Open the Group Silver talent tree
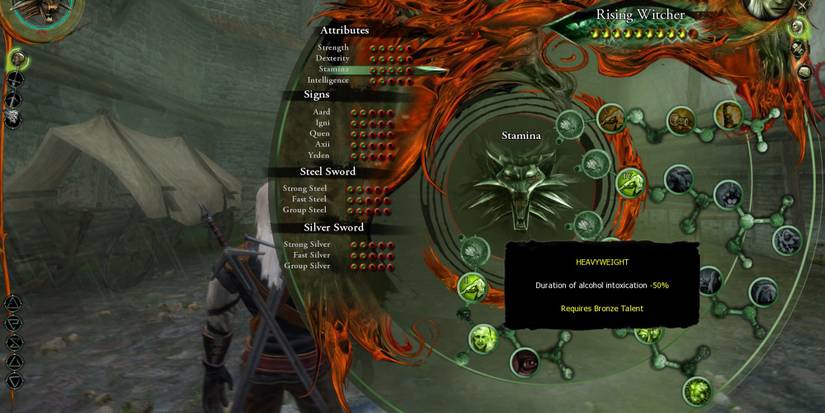The image size is (825, 413). coord(308,266)
